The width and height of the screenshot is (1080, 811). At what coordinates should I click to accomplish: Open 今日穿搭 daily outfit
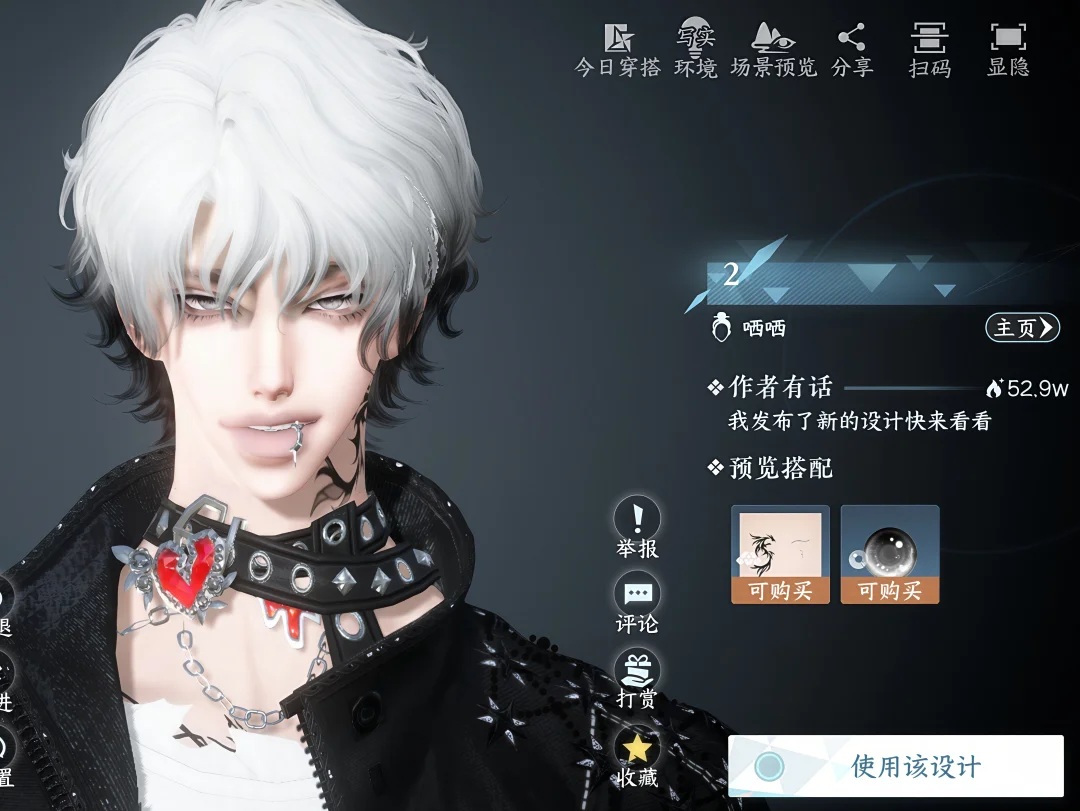[618, 50]
